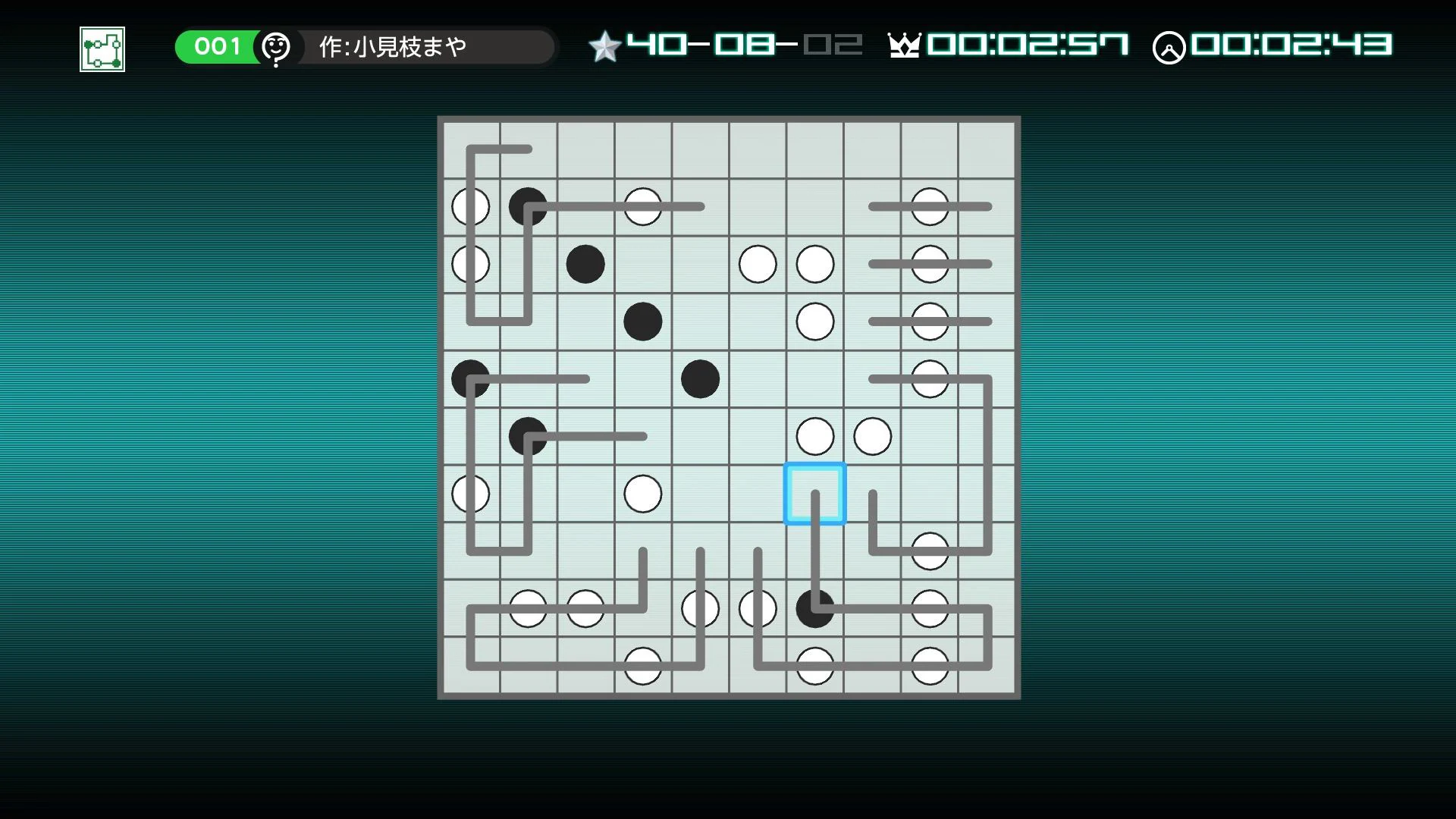Viewport: 1456px width, 819px height.
Task: Click the black circle below the cursor cell
Action: click(814, 607)
